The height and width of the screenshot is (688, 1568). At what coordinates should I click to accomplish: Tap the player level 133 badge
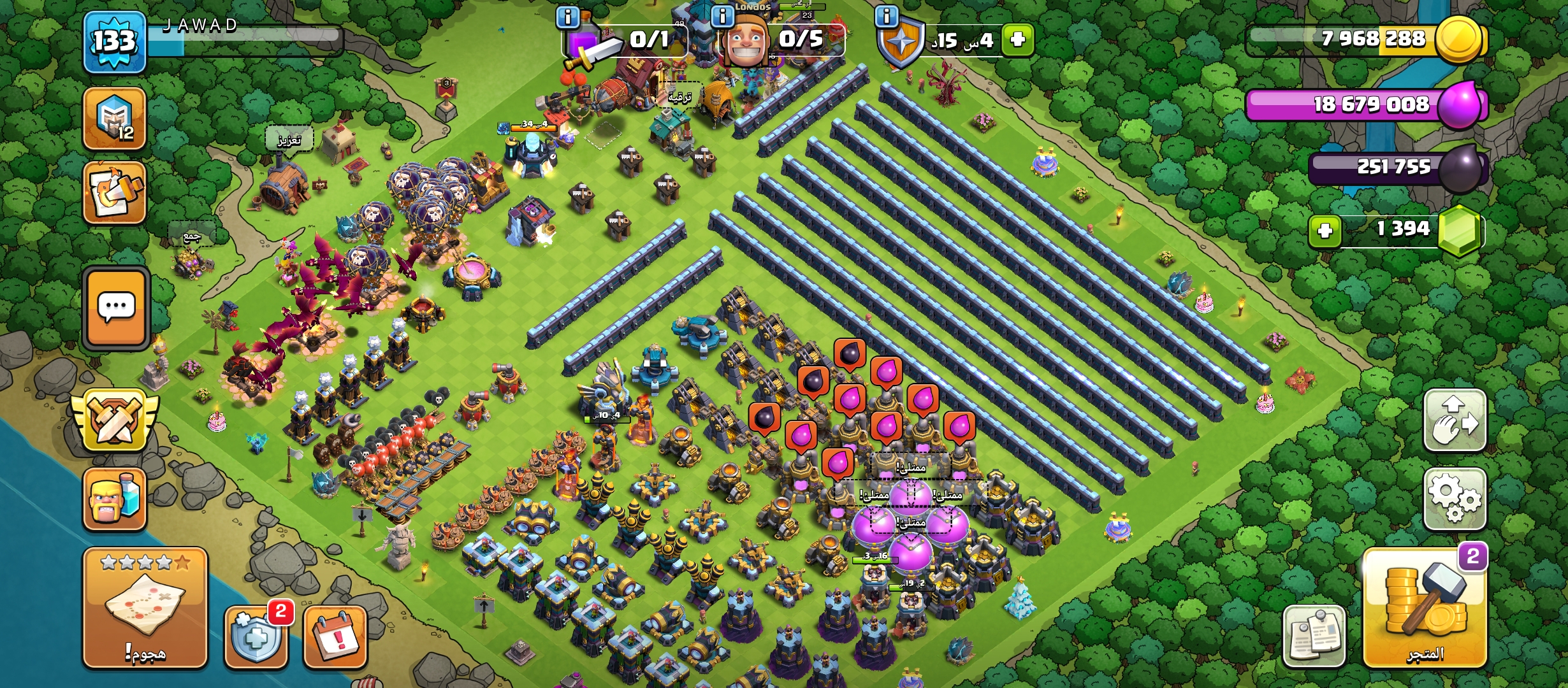click(115, 42)
